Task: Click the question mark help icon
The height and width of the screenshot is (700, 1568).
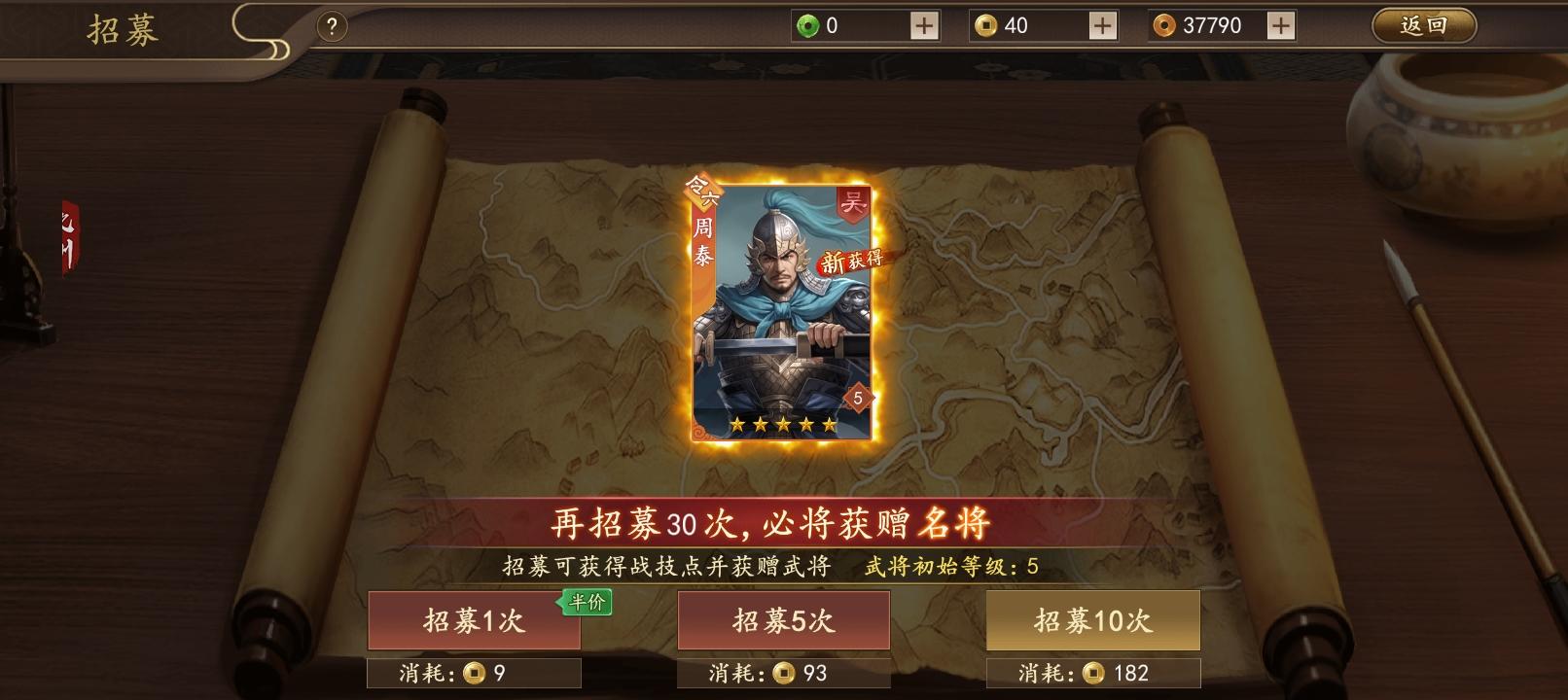Action: tap(331, 24)
